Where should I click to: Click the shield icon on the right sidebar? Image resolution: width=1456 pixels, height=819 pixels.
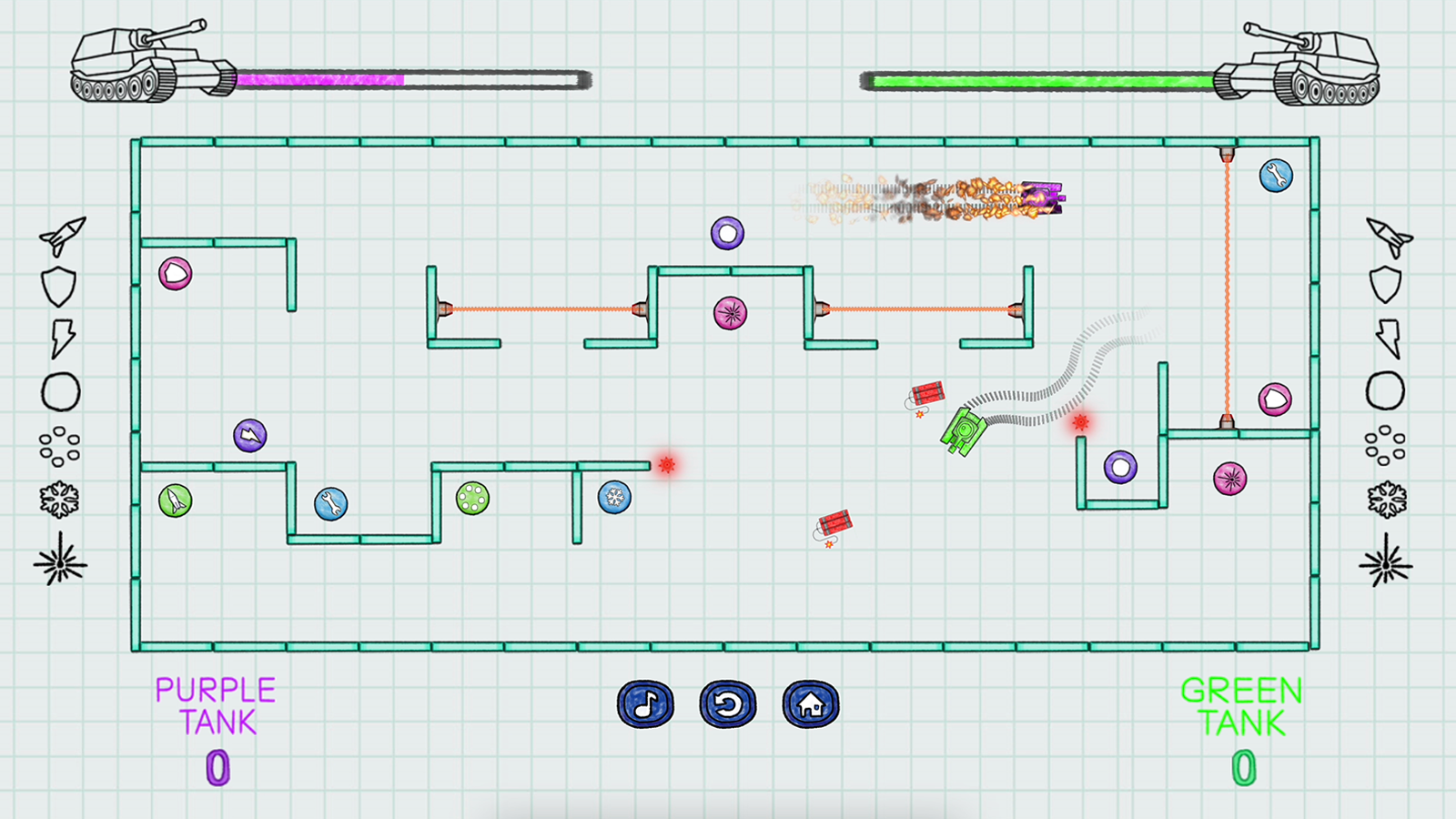[x=1387, y=284]
